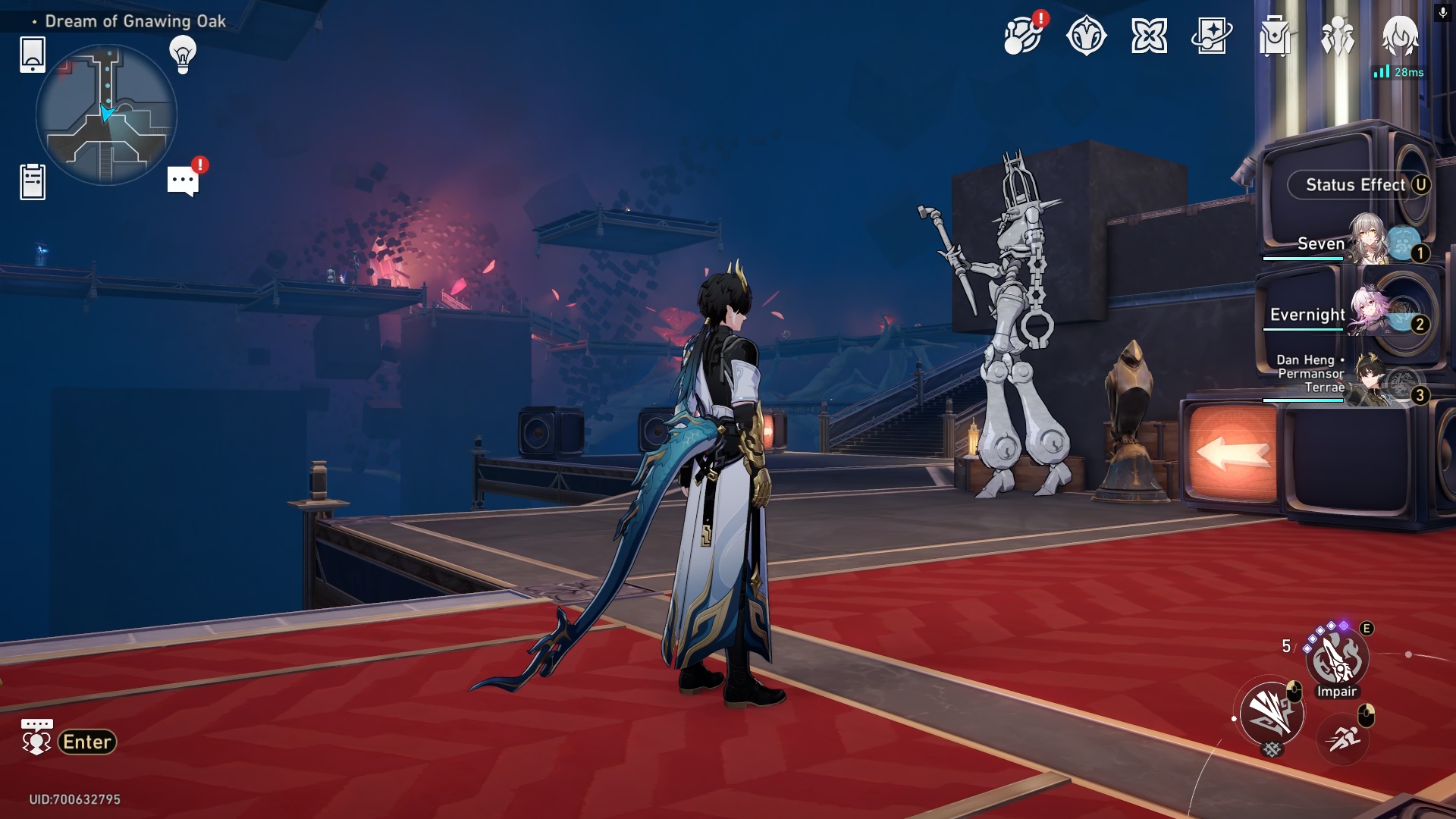Open the planet events icon with alert
The height and width of the screenshot is (819, 1456).
point(1022,36)
